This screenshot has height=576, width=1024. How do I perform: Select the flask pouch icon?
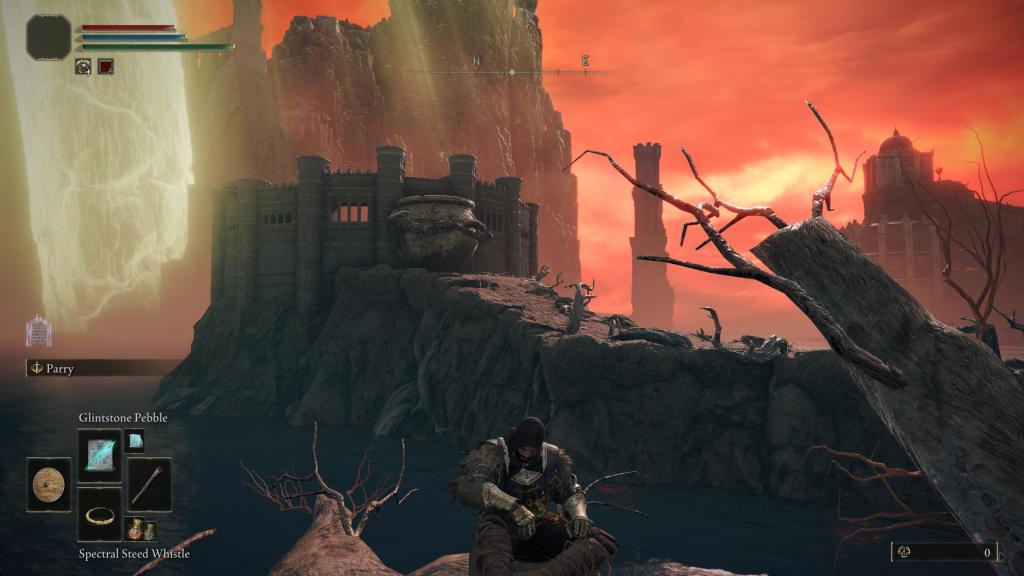coord(140,529)
